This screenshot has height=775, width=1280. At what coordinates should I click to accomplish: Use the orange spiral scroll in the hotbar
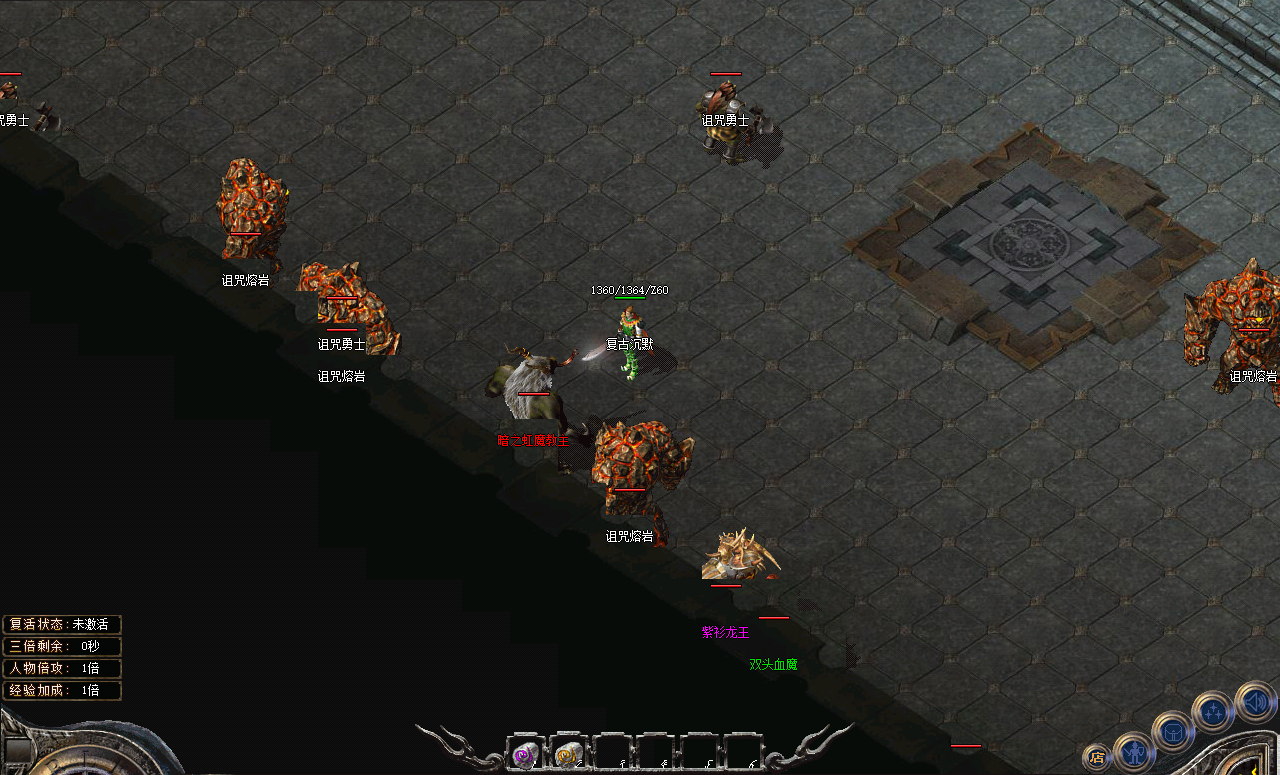pyautogui.click(x=567, y=755)
